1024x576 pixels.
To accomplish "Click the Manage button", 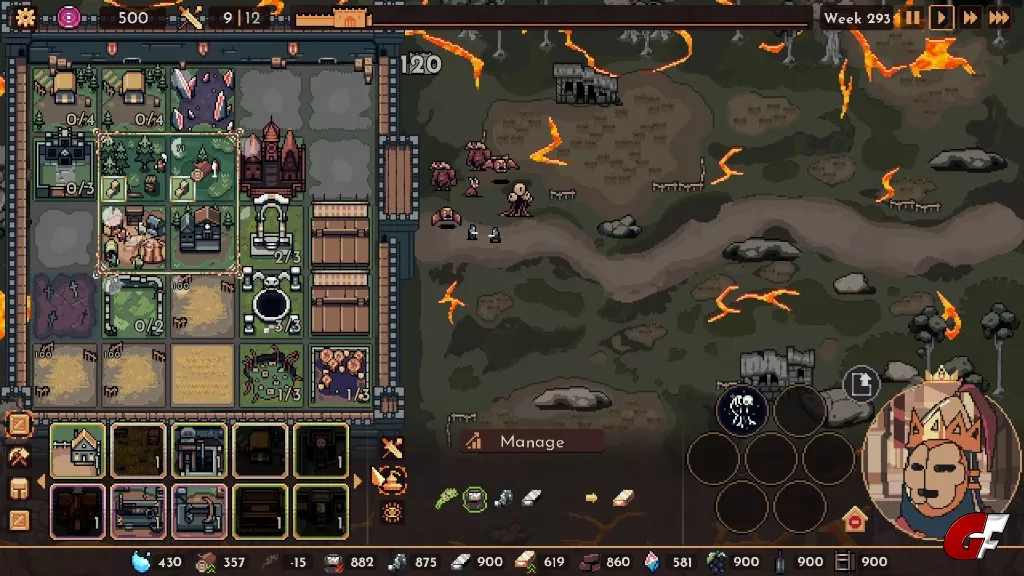I will coord(531,442).
